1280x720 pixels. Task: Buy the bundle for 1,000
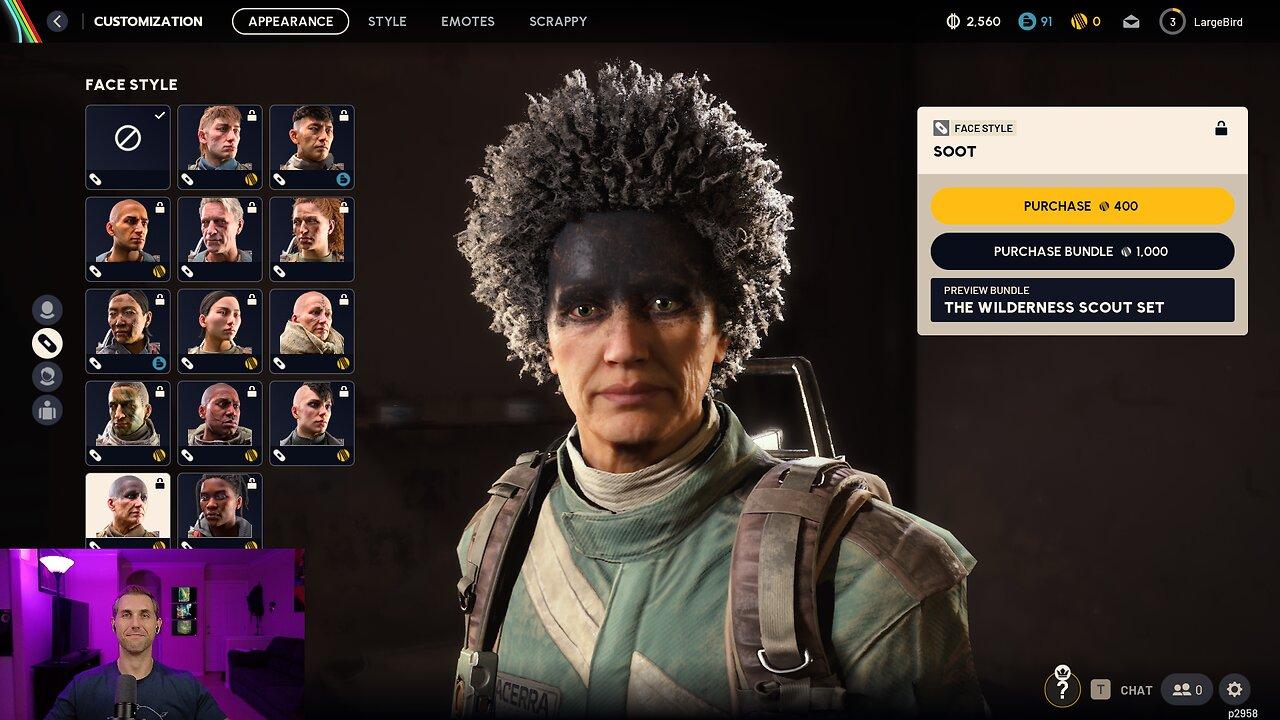(1082, 252)
